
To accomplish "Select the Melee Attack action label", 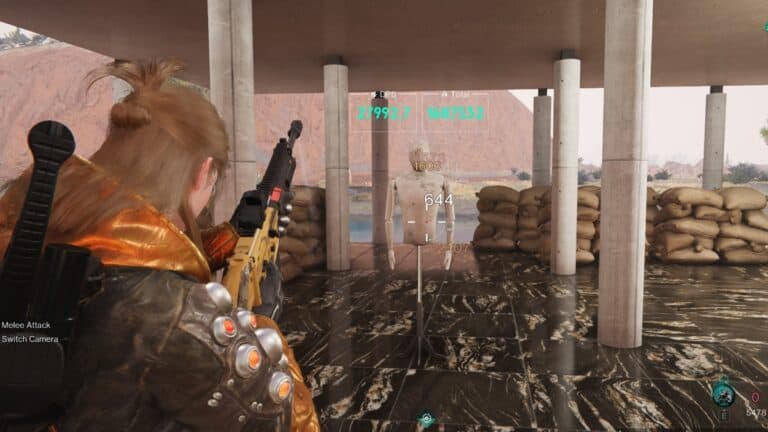I will click(x=30, y=324).
